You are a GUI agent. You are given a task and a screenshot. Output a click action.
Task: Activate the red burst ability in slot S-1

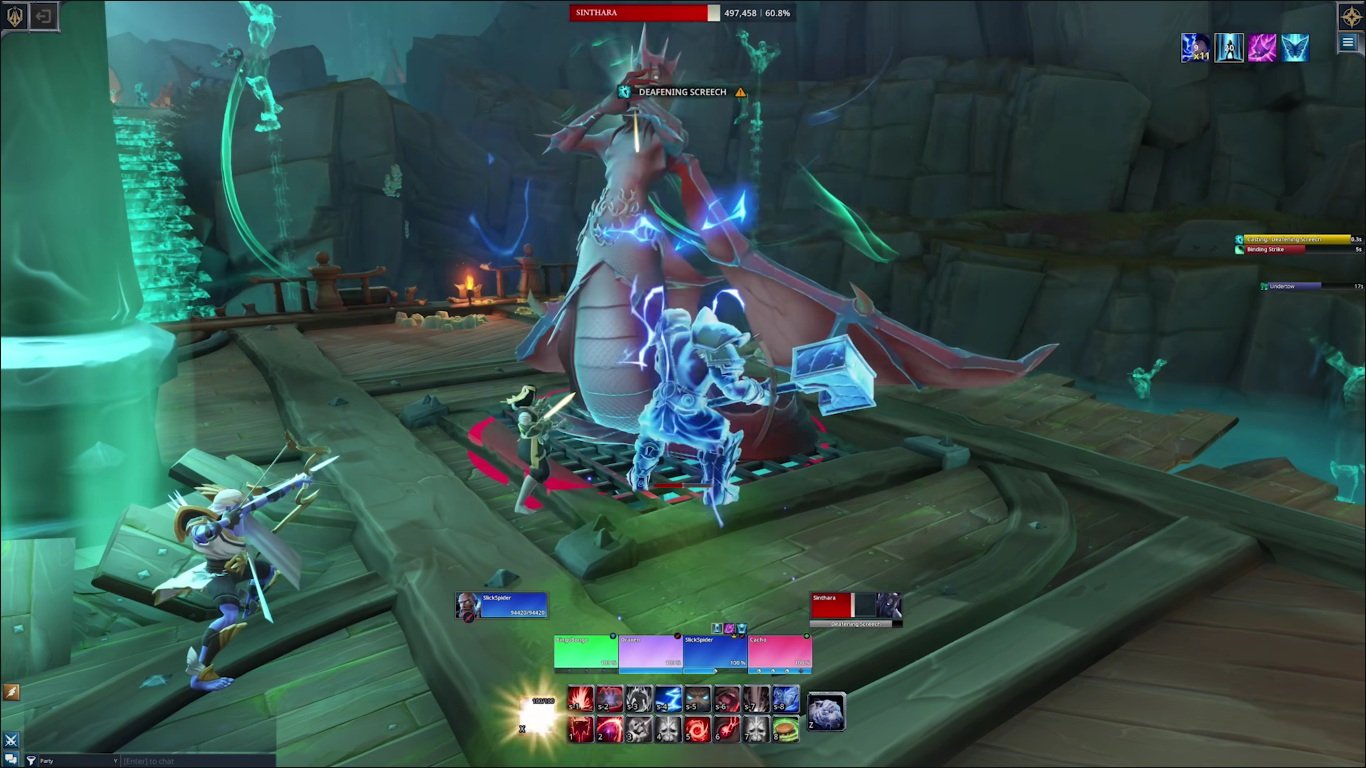click(581, 699)
